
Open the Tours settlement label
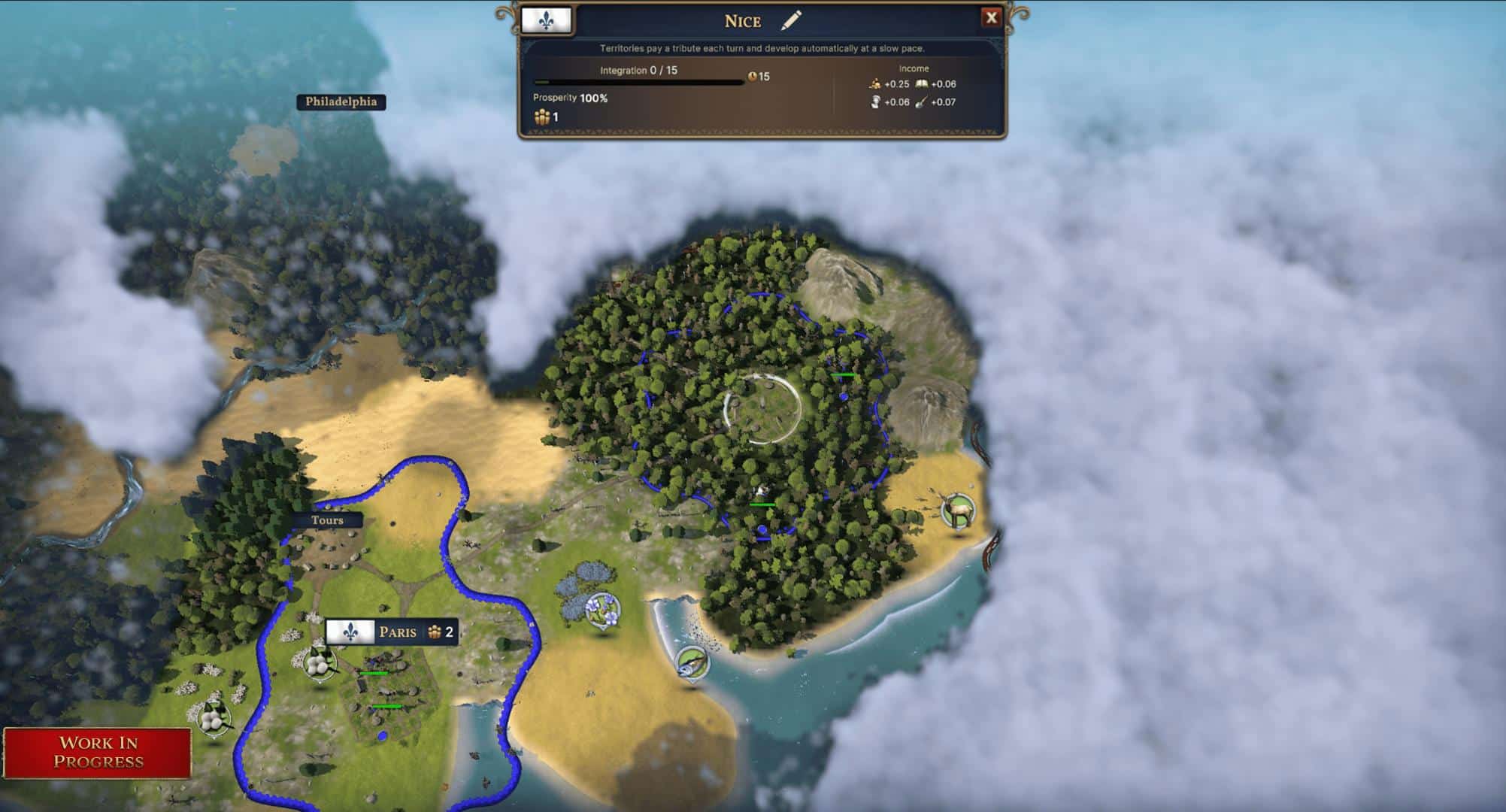[327, 520]
